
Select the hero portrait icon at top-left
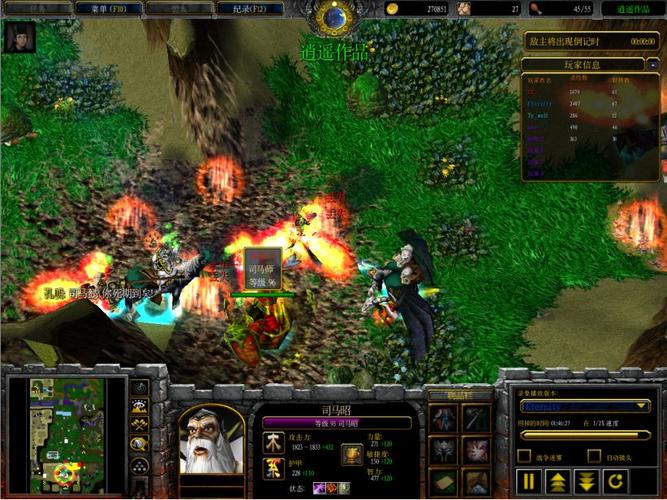point(19,37)
